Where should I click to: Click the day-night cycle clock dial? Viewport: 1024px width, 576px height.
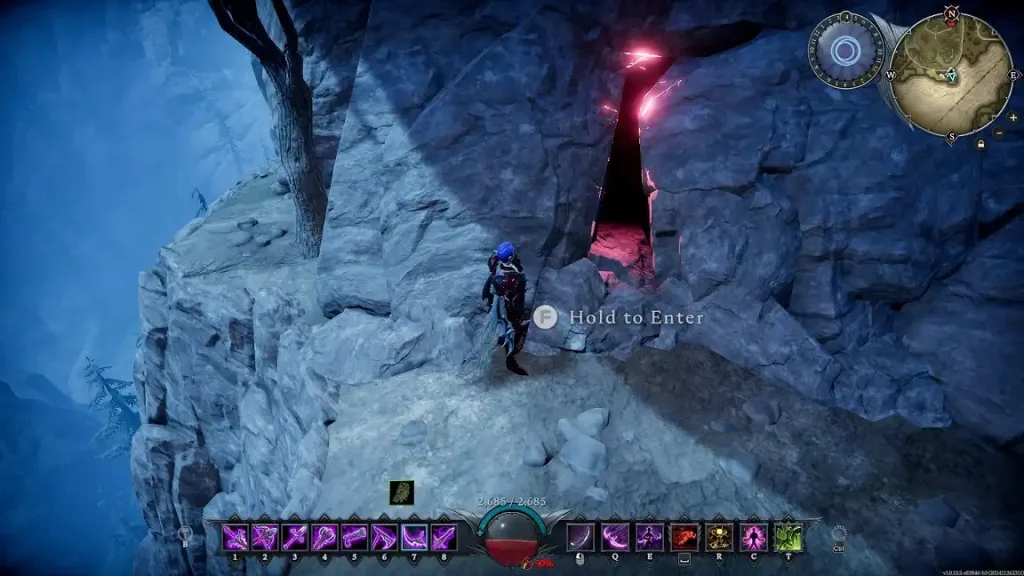(845, 50)
